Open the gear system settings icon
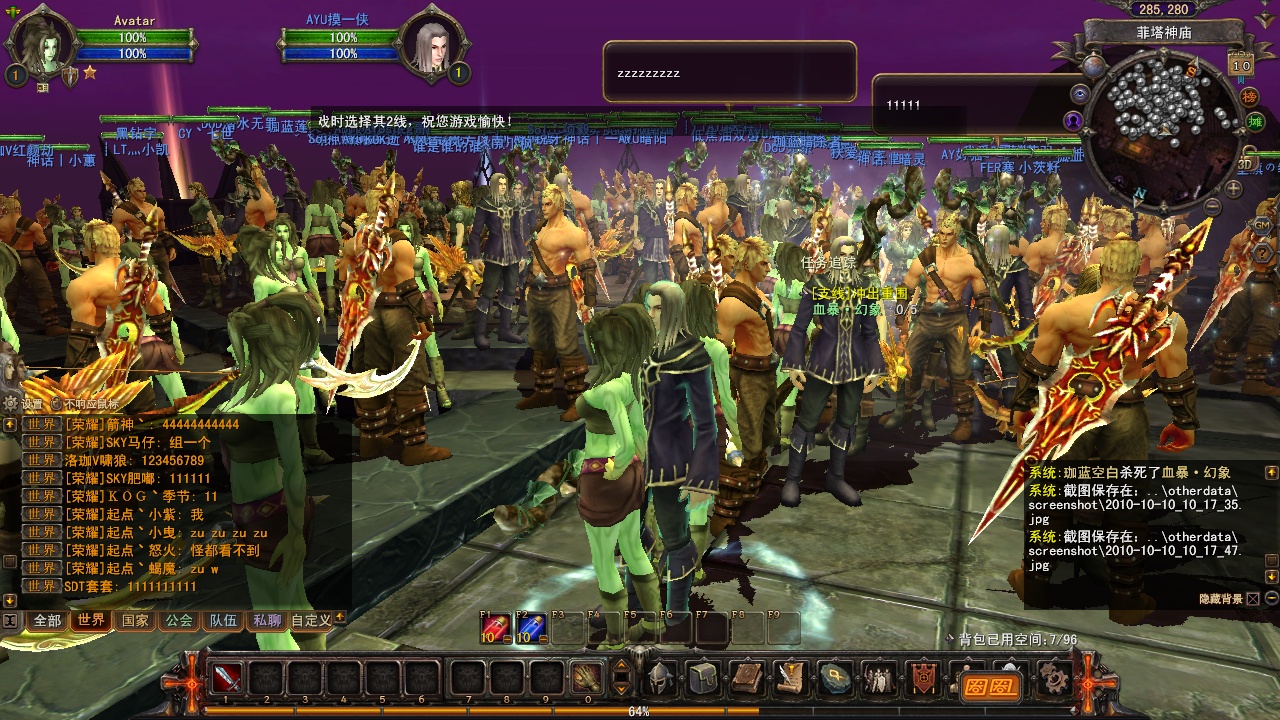 click(x=1052, y=680)
